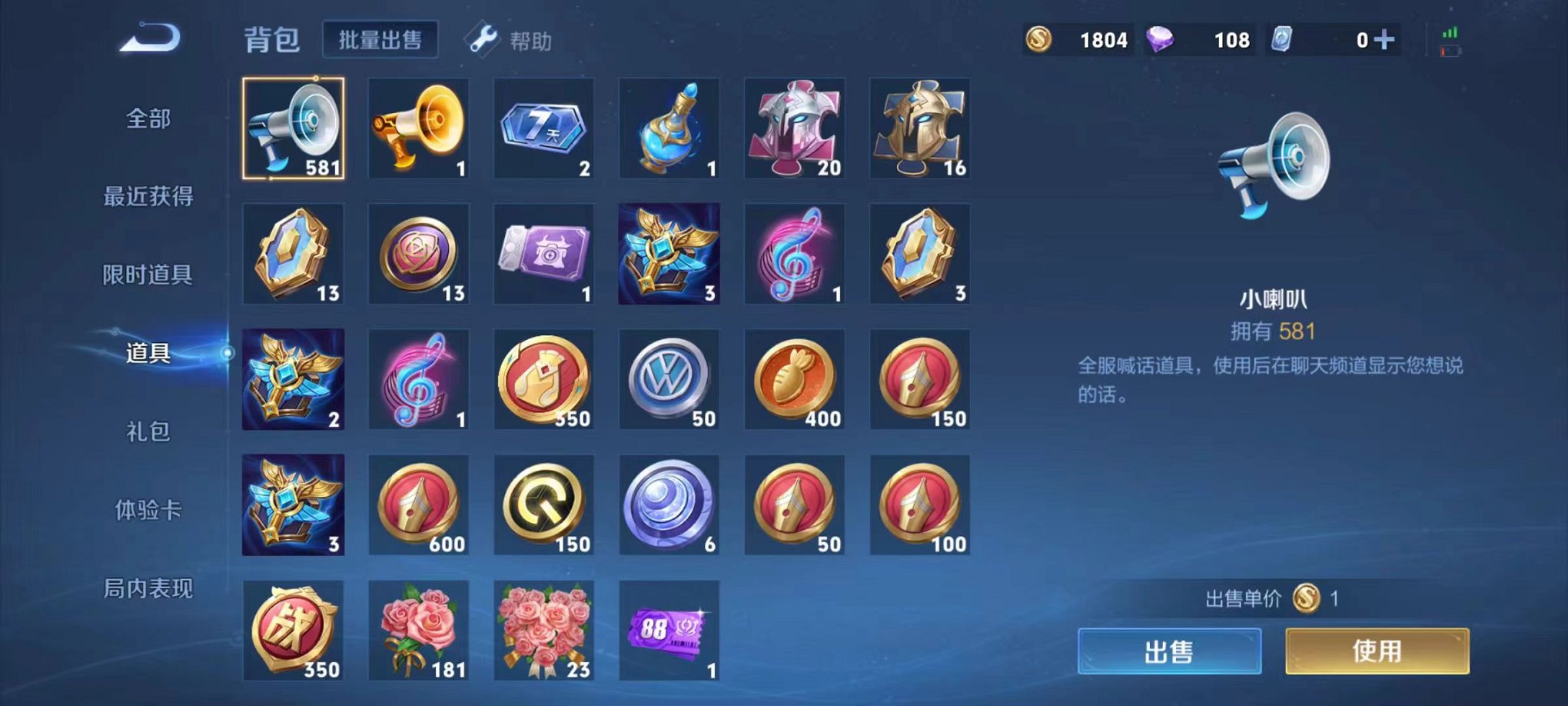Image resolution: width=1568 pixels, height=706 pixels.
Task: Select the 小喇叭 megaphone item
Action: tap(293, 128)
